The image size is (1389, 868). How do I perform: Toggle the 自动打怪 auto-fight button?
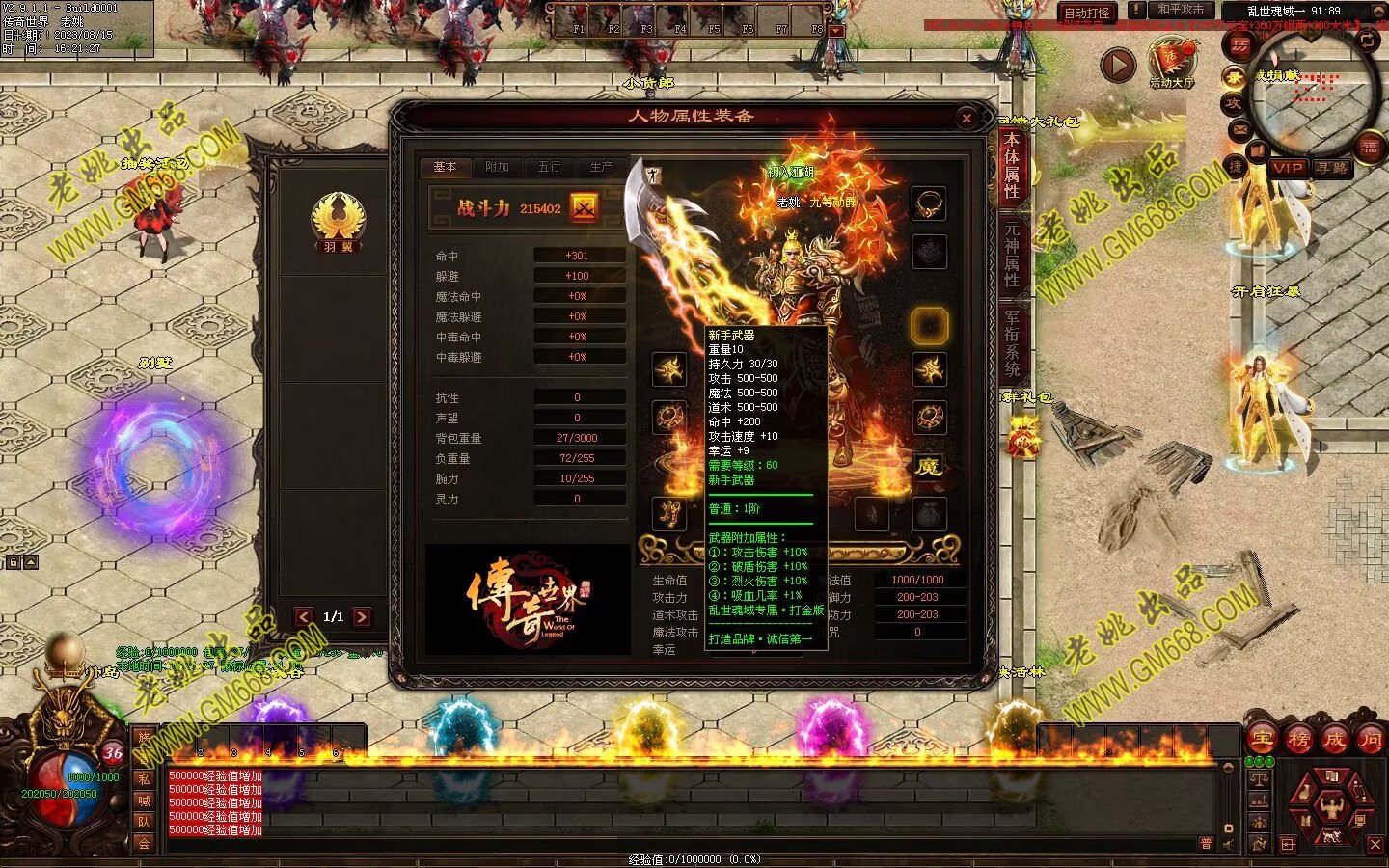1087,13
